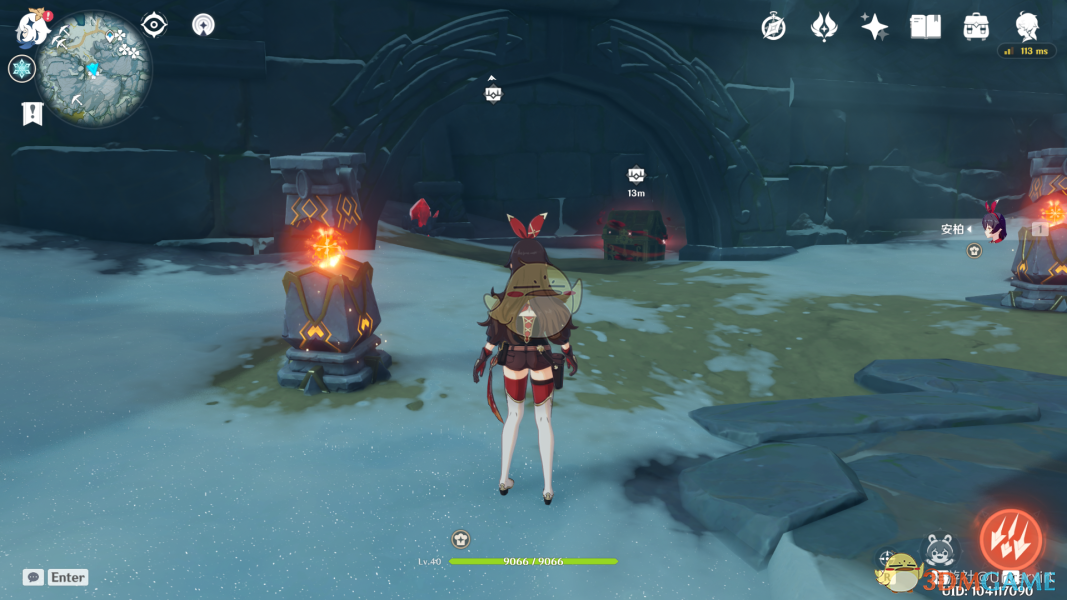Use the Baron Bunny elemental skill
The height and width of the screenshot is (600, 1067).
[x=939, y=552]
